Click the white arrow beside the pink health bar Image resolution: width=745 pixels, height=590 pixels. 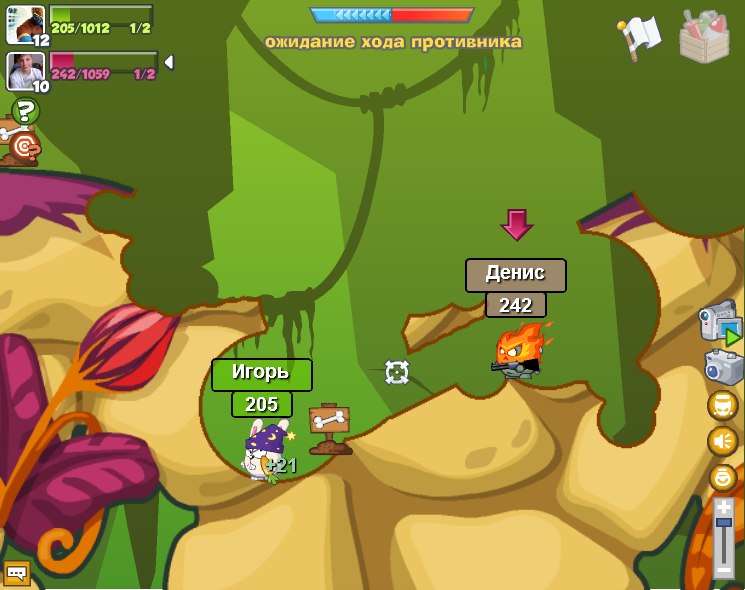(x=169, y=63)
